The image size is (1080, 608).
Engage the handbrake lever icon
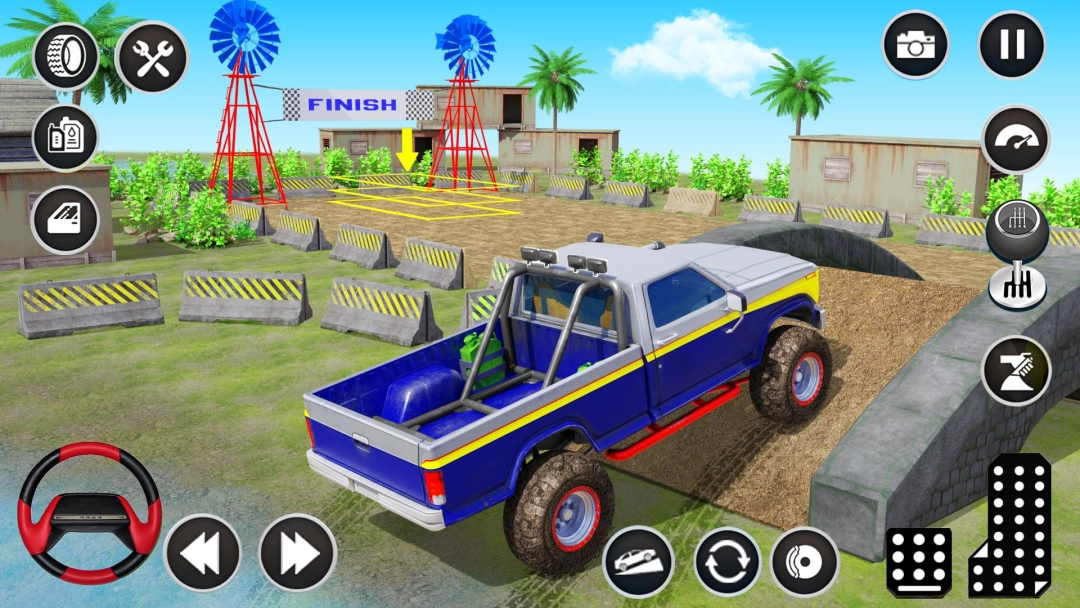click(x=1016, y=370)
